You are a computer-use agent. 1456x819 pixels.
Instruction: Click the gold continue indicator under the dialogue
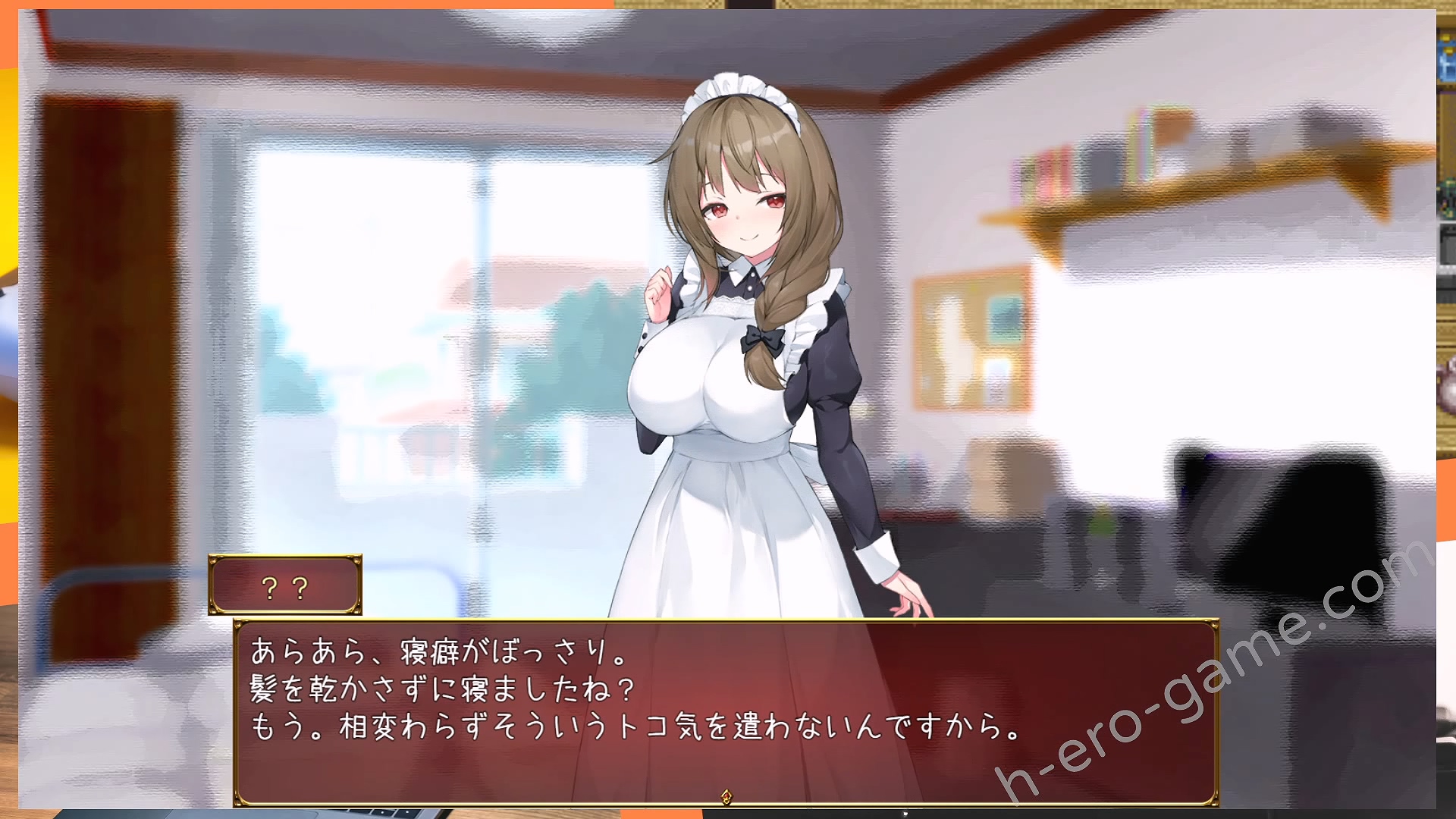(726, 796)
